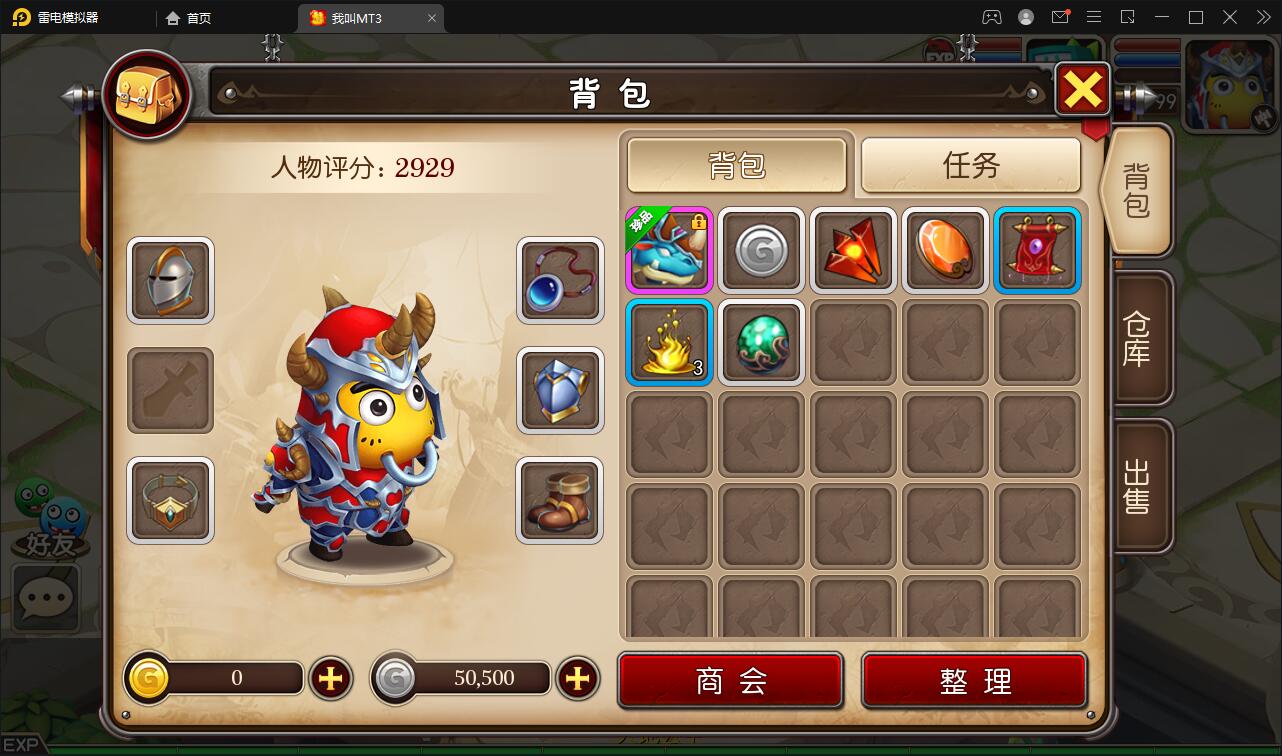1282x756 pixels.
Task: Select the locked dragon pet item in bag
Action: pyautogui.click(x=668, y=250)
